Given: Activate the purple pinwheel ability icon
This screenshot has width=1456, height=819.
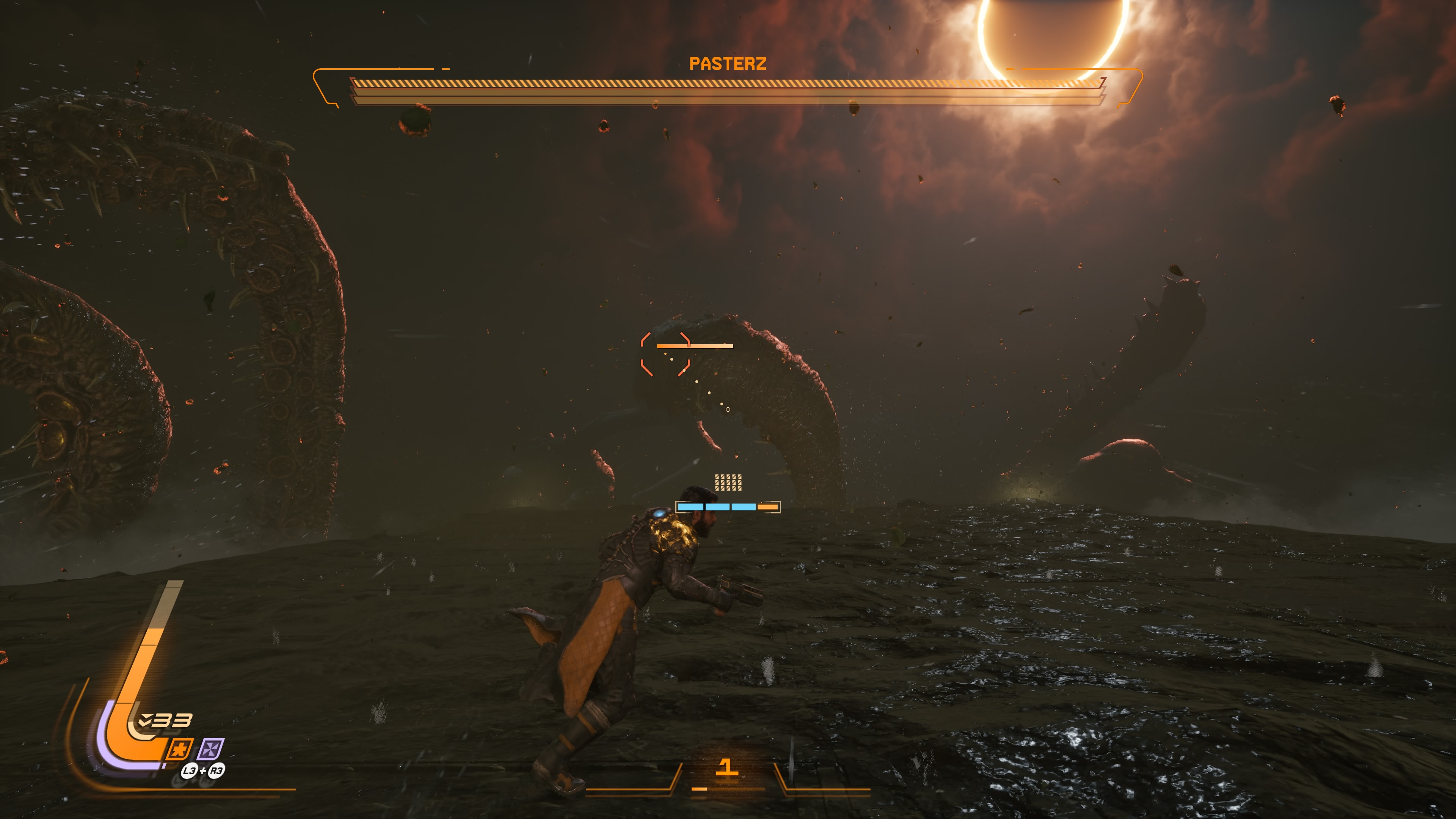Looking at the screenshot, I should click(x=212, y=750).
